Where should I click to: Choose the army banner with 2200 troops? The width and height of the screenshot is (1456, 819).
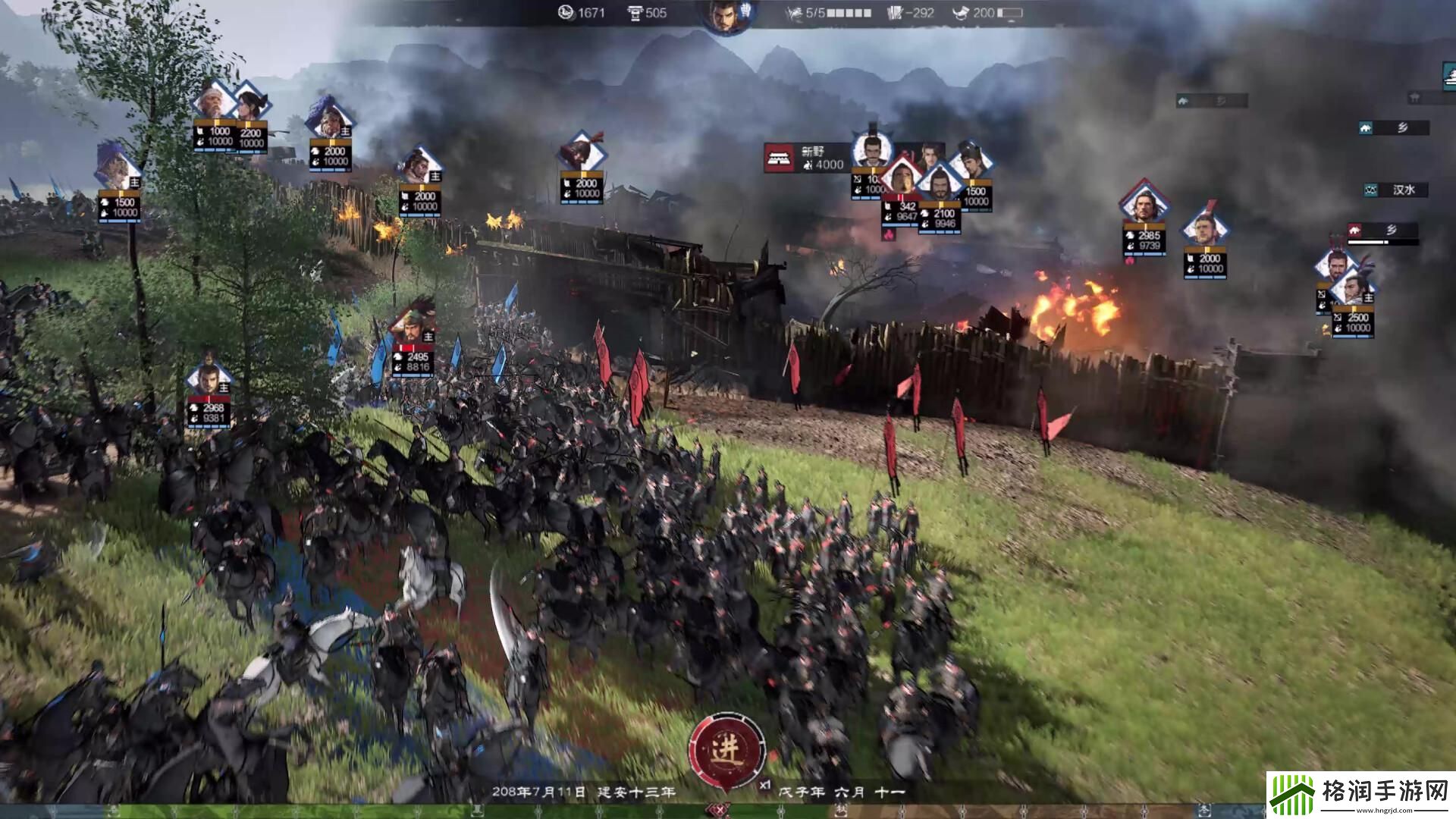250,137
